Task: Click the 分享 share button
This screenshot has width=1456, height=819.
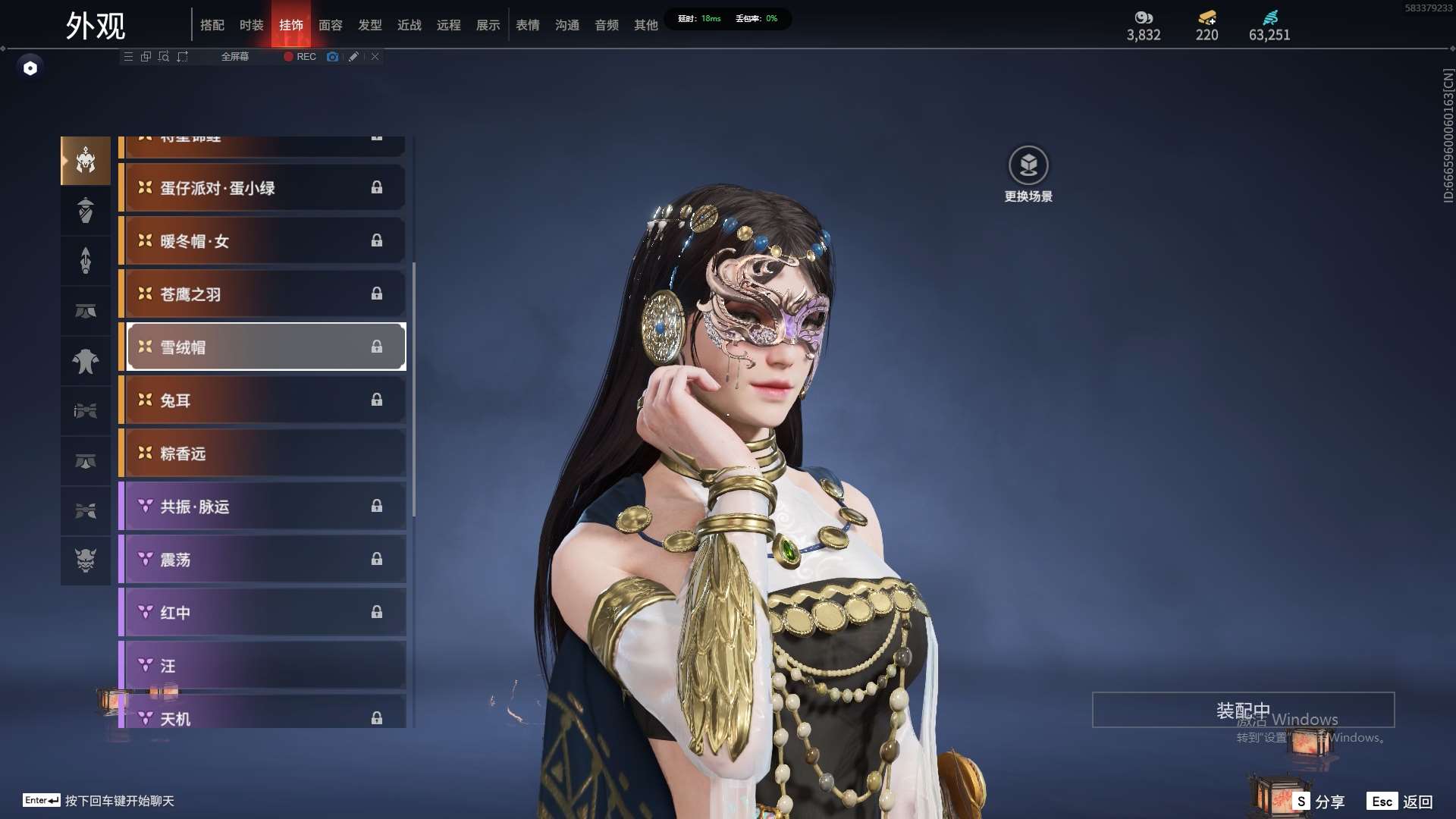Action: pos(1320,802)
